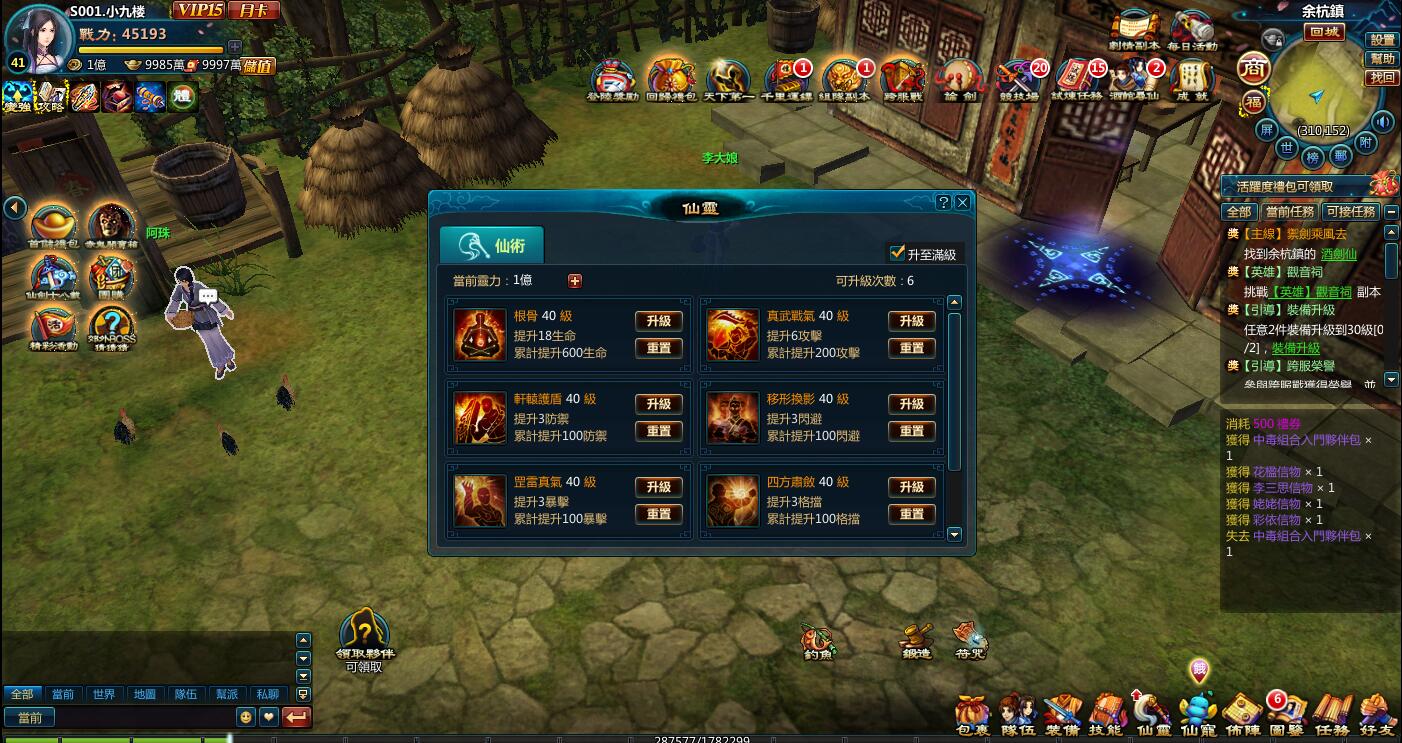Click the 回城 return-to-town button
1402x743 pixels.
click(1325, 32)
